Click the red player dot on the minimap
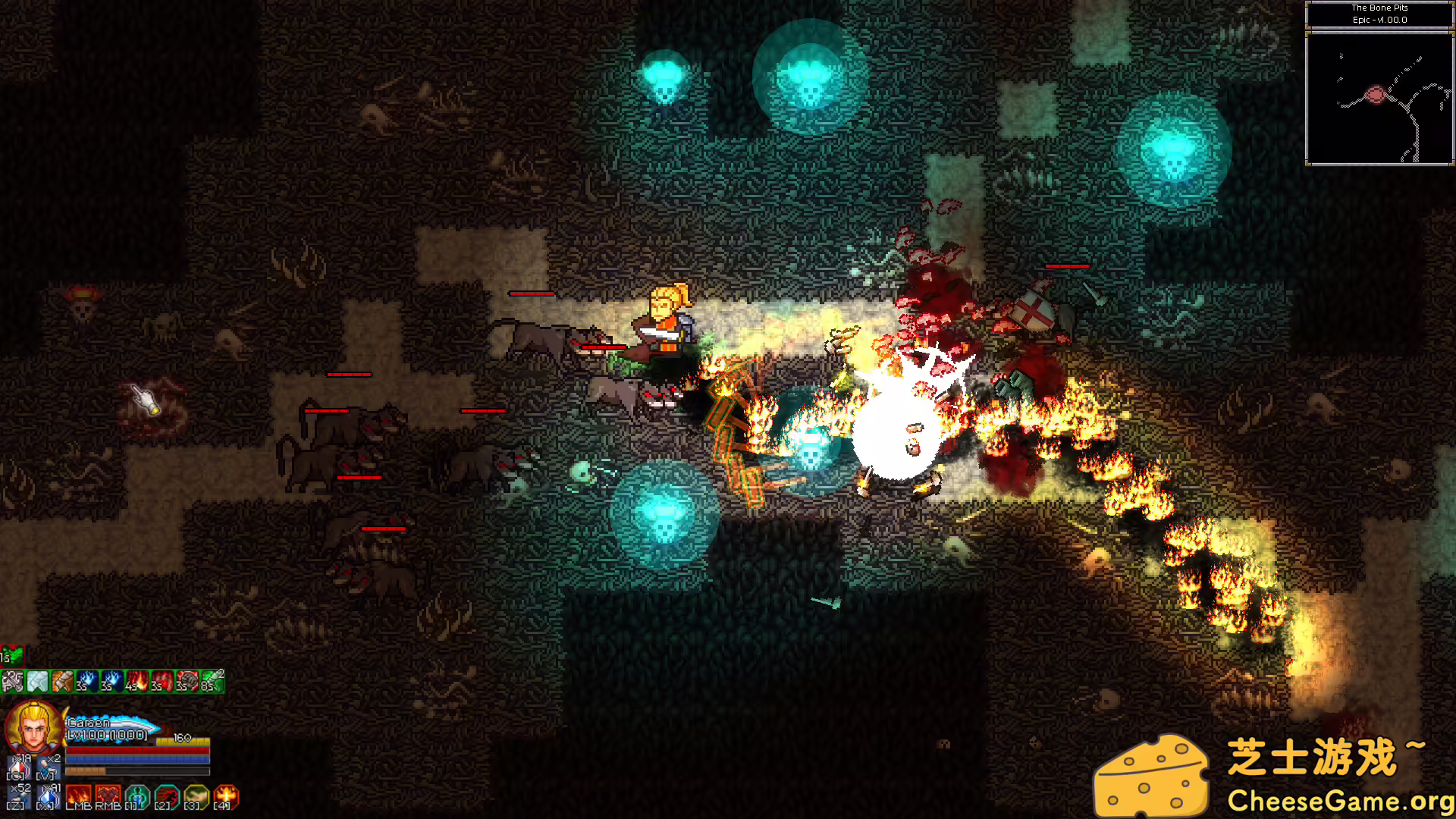Image resolution: width=1456 pixels, height=819 pixels. (x=1374, y=95)
